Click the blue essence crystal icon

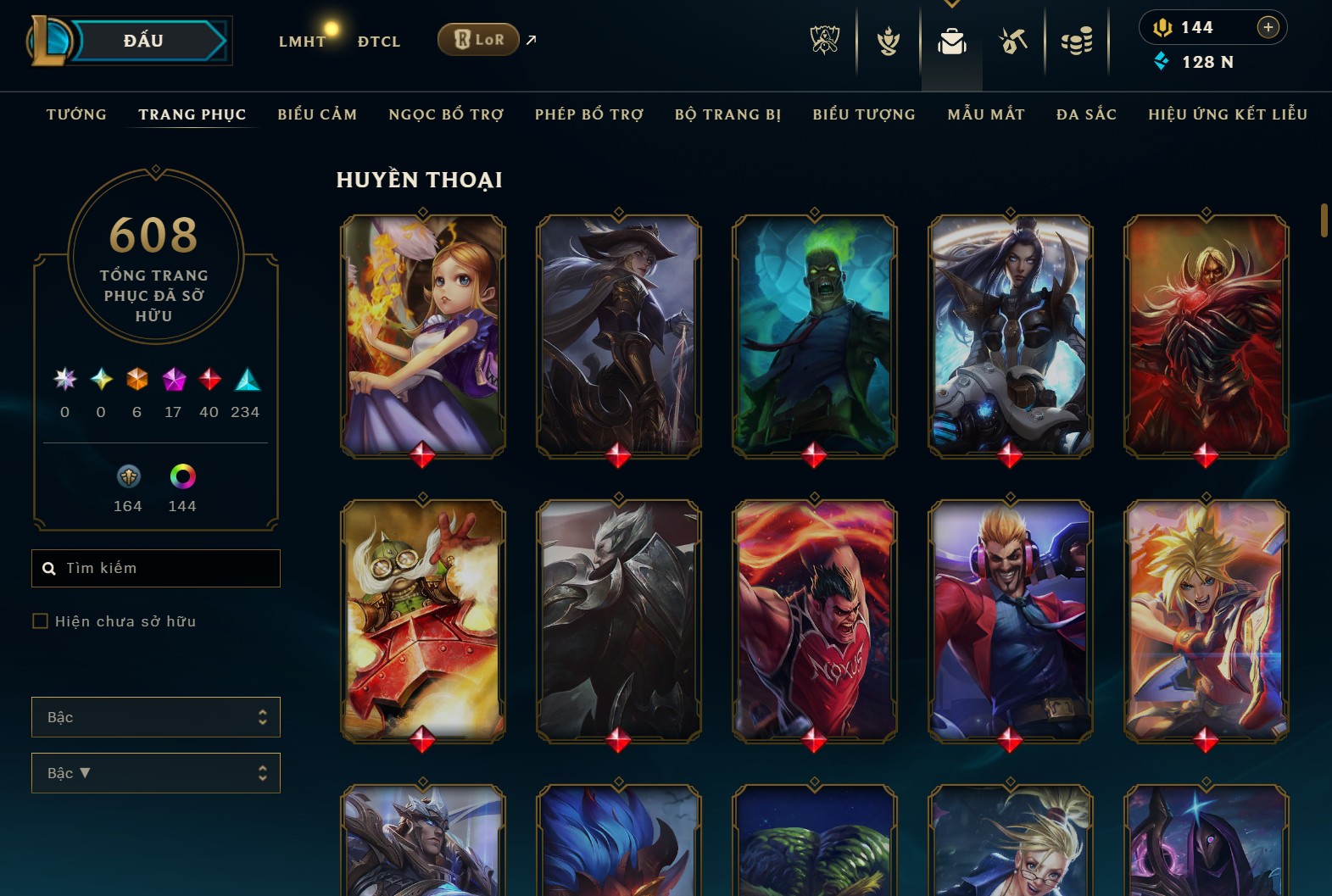[1162, 61]
